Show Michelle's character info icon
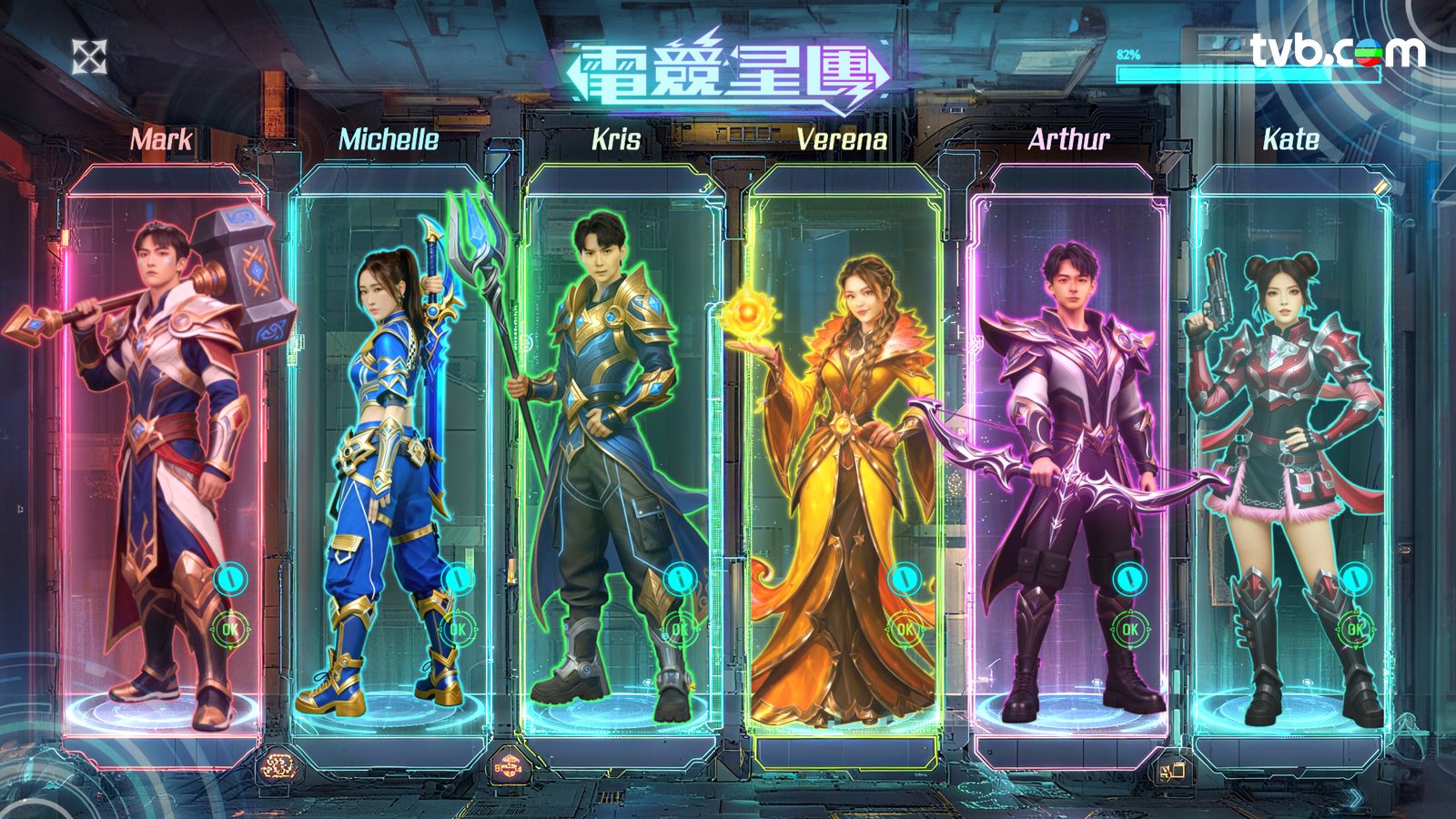 pos(458,578)
